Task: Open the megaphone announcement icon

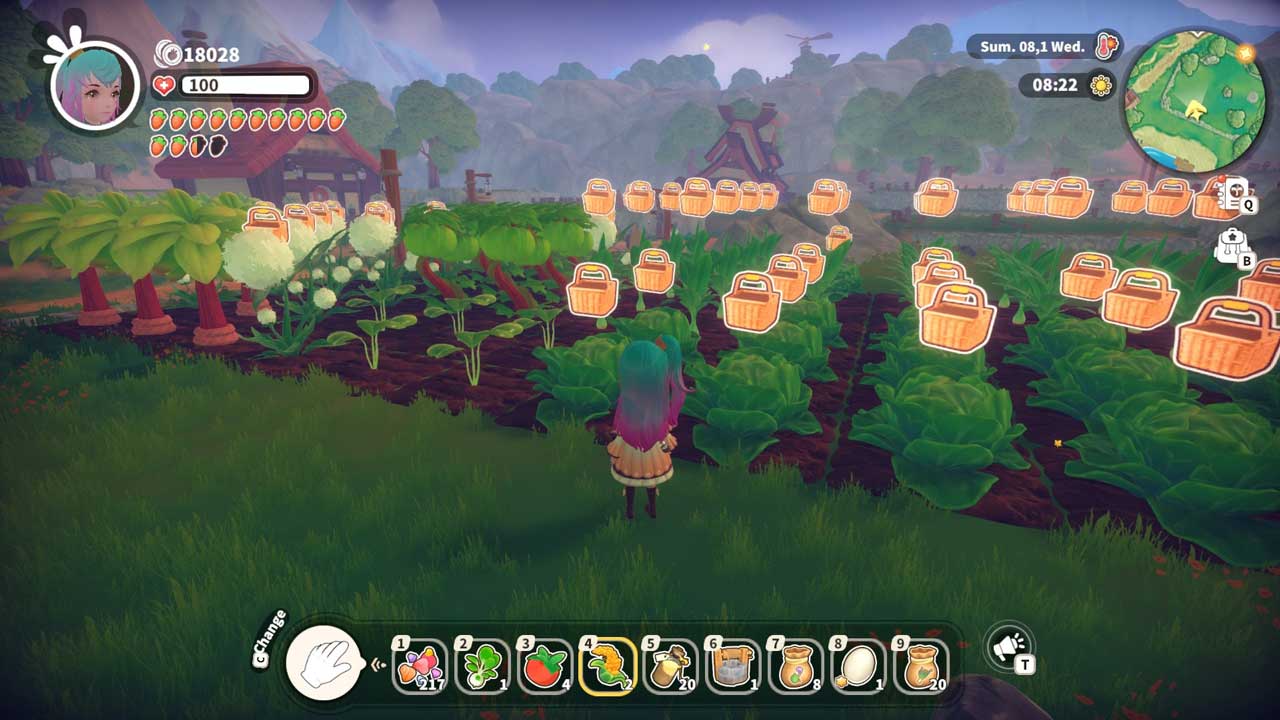Action: point(1008,648)
